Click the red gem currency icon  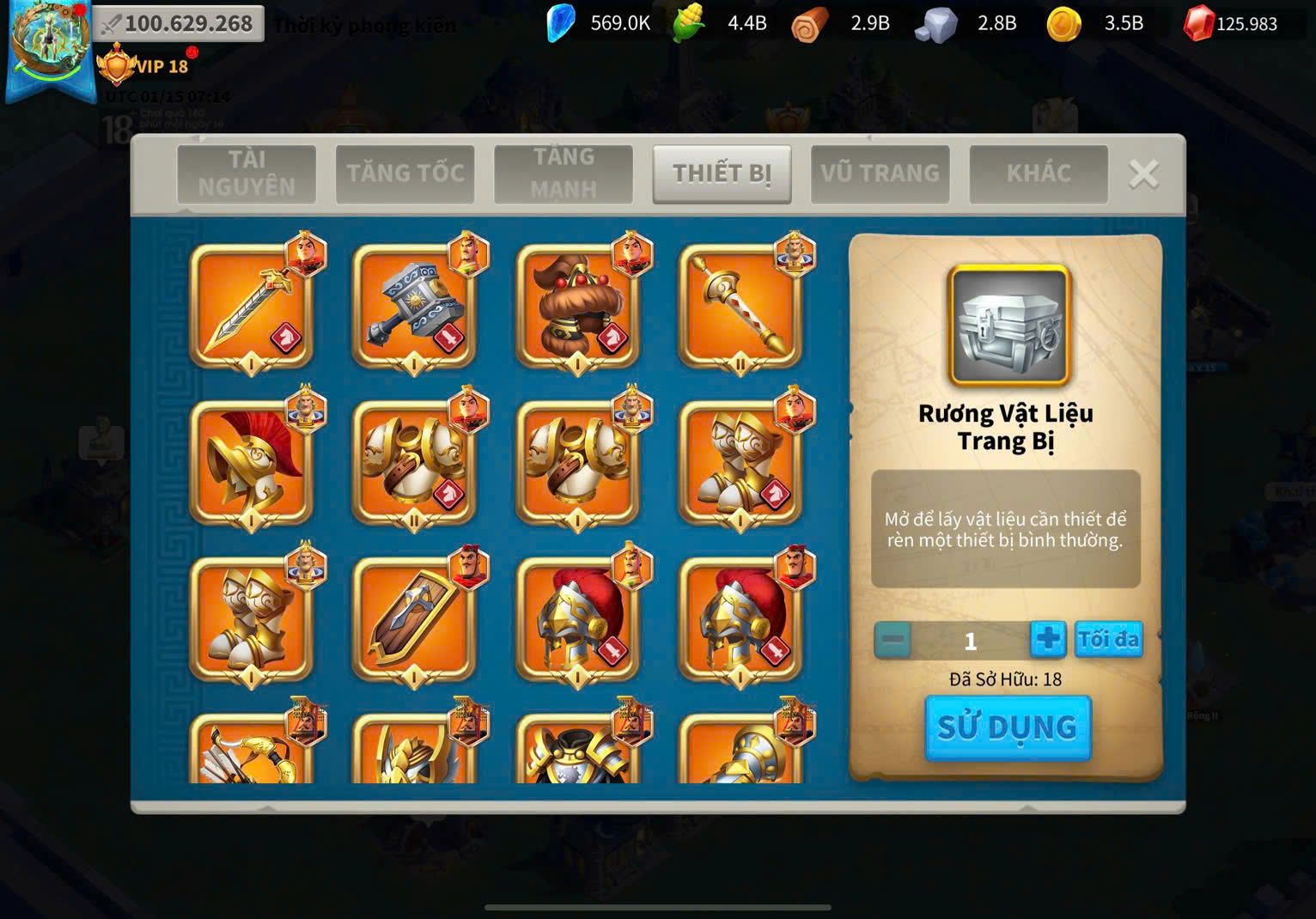pyautogui.click(x=1198, y=24)
